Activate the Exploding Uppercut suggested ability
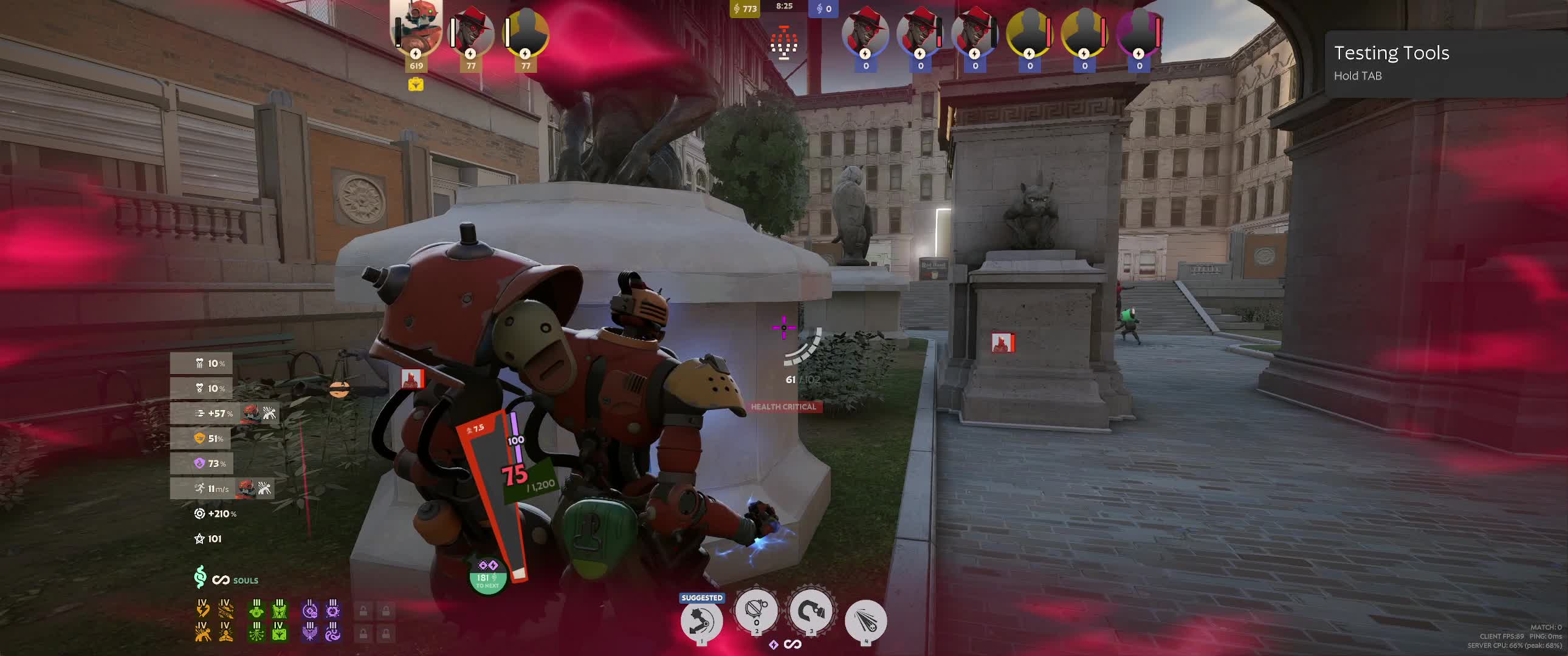The height and width of the screenshot is (656, 1568). click(x=701, y=621)
